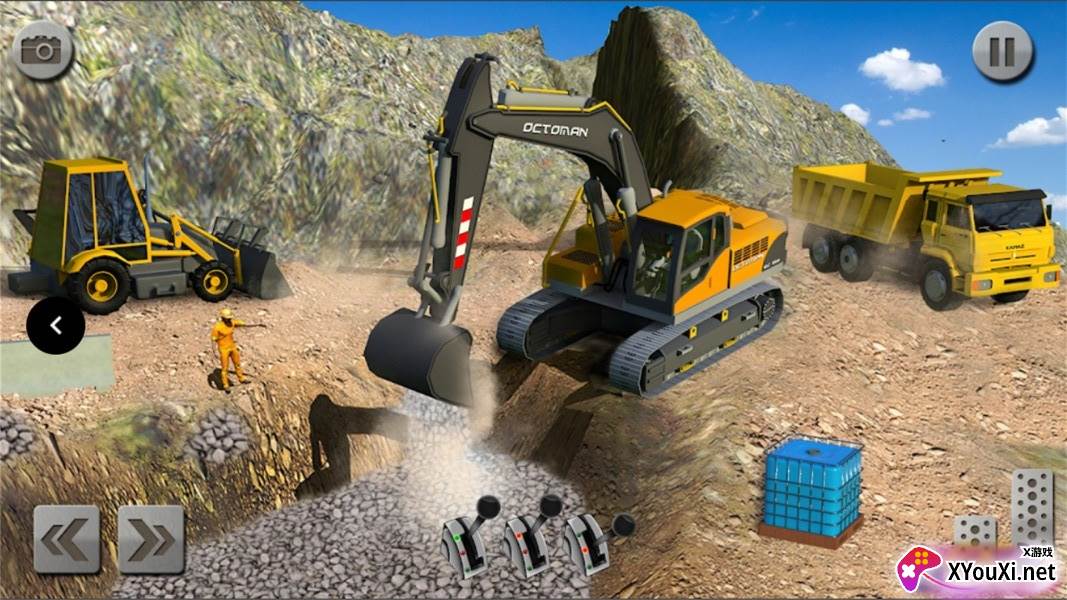Click the black back-arrow circle button

tap(56, 325)
